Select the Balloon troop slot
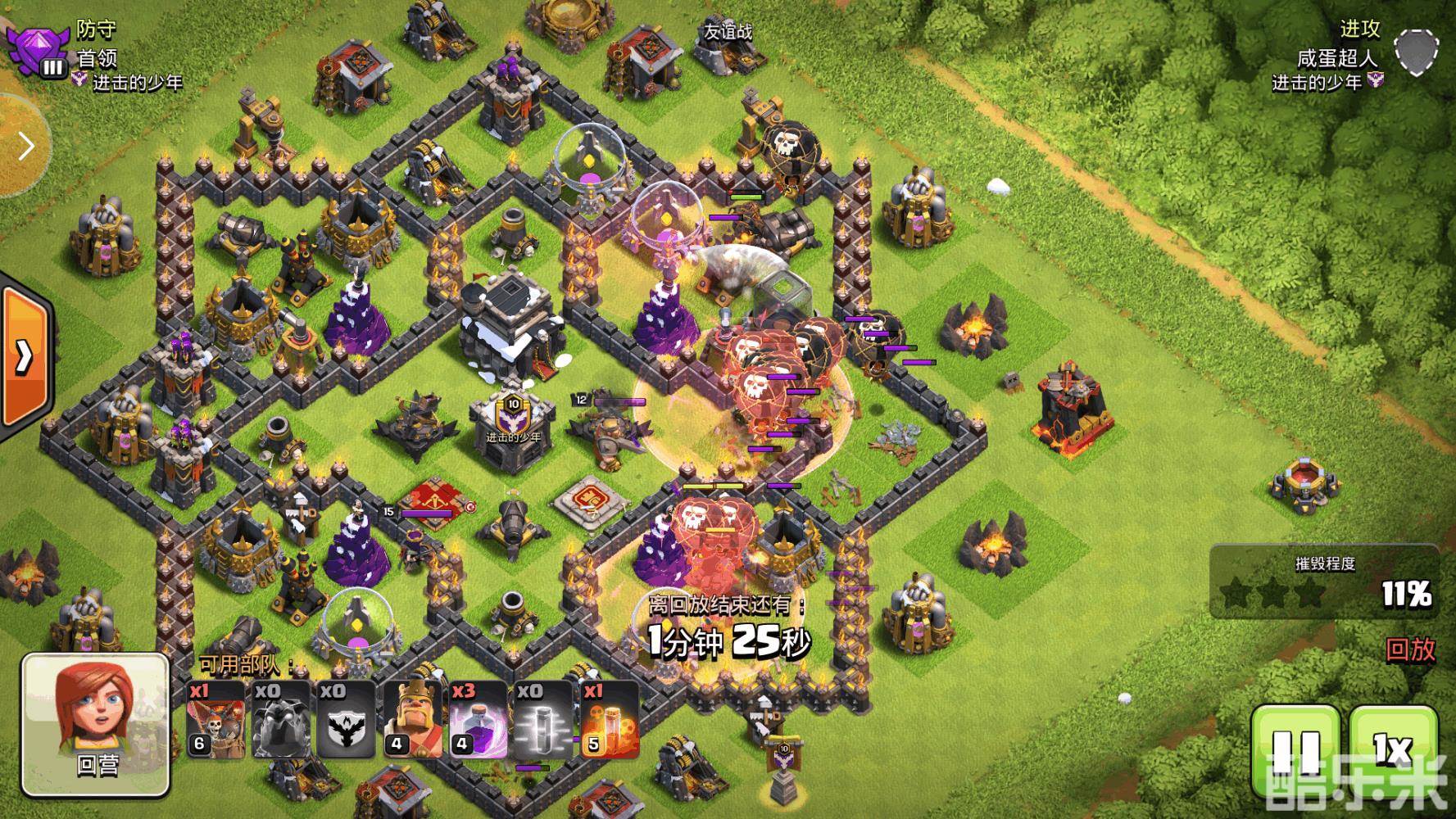Screen dimensions: 1456x819 215,720
